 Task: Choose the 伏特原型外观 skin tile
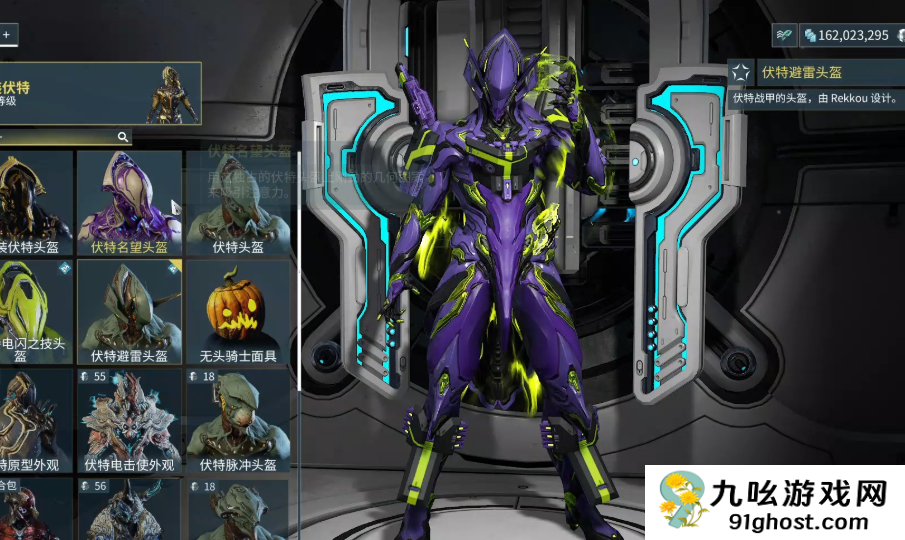35,421
